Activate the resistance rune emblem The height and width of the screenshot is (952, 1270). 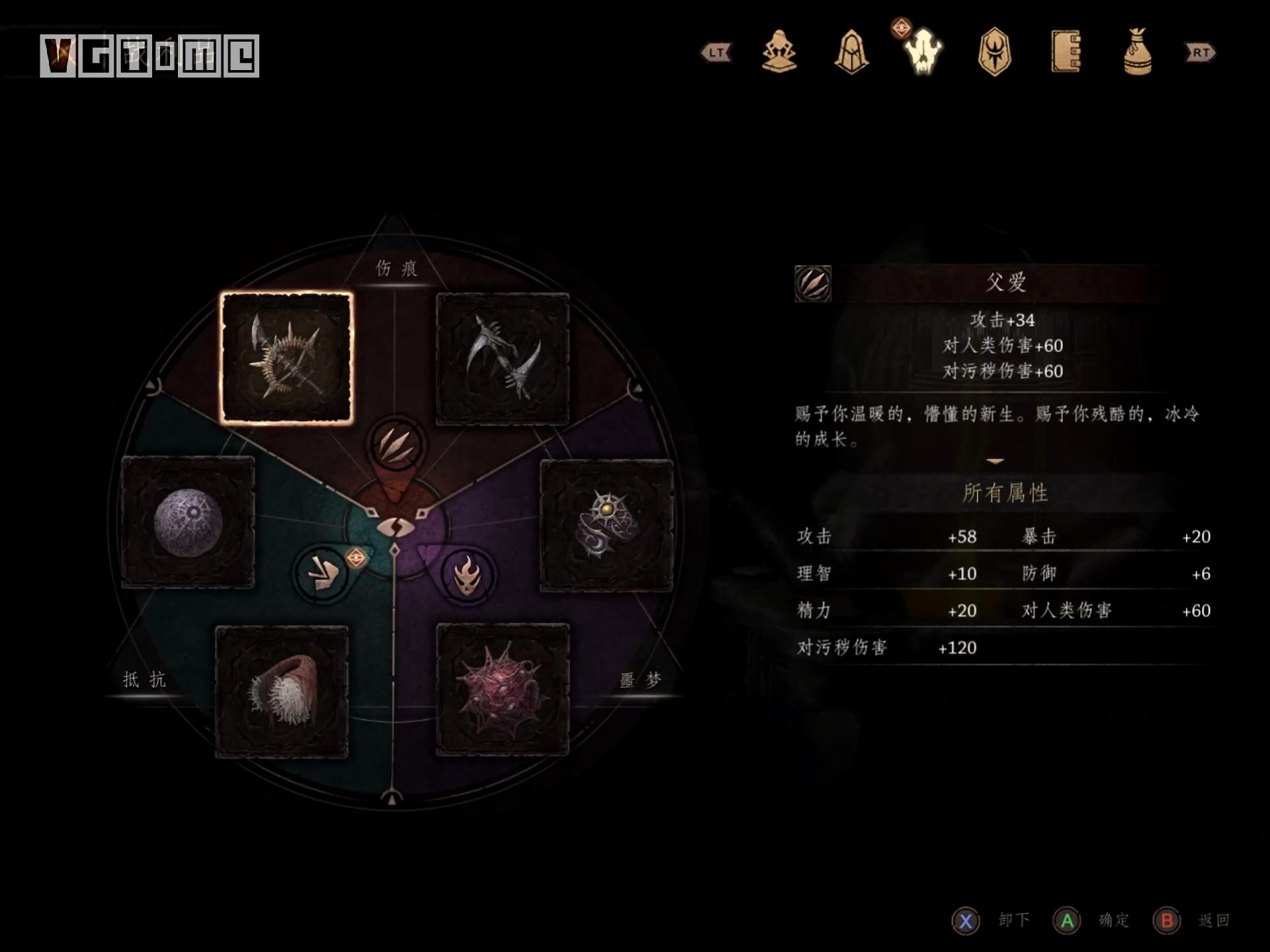point(322,573)
